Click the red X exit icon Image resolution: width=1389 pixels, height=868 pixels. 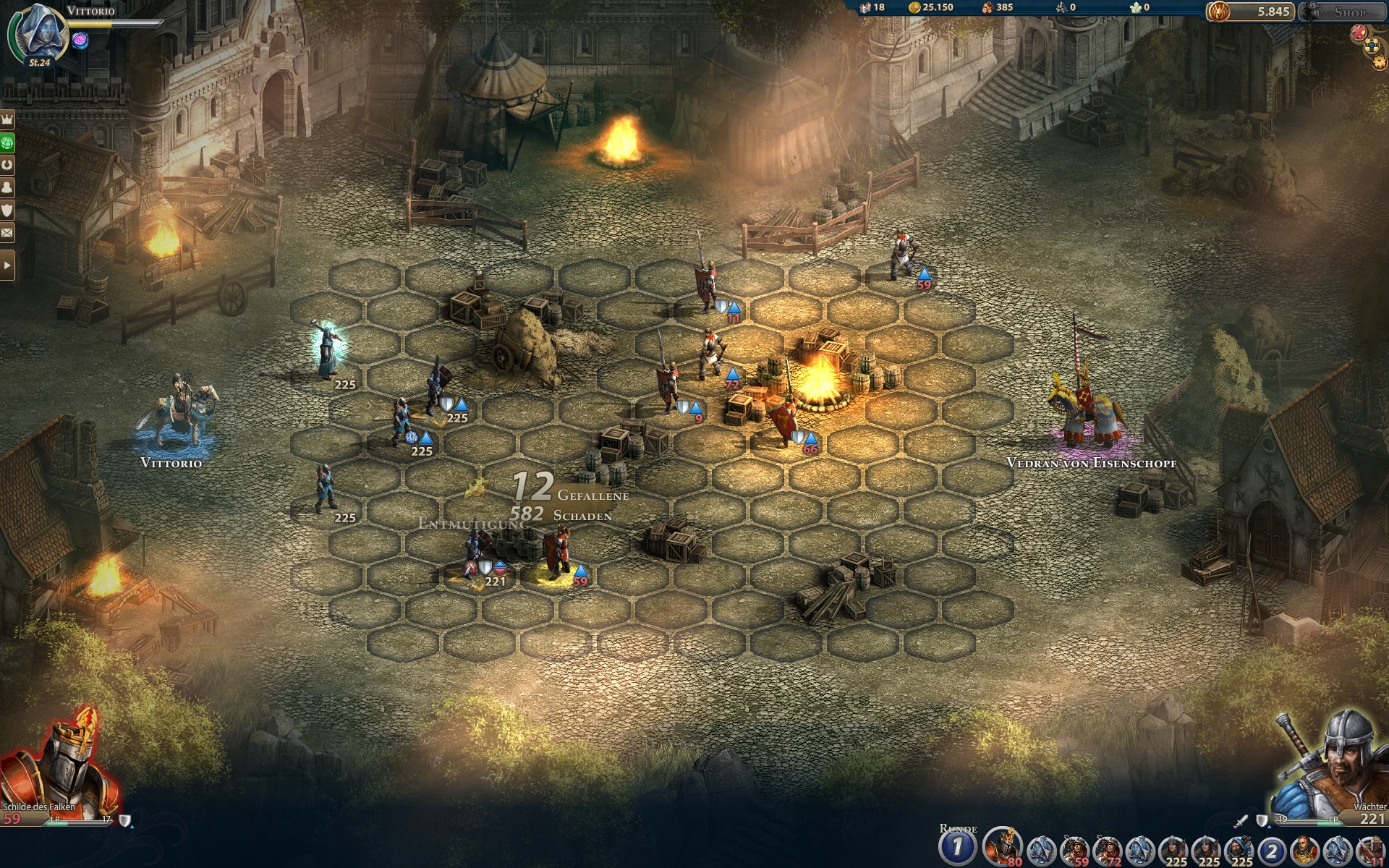pos(1359,32)
